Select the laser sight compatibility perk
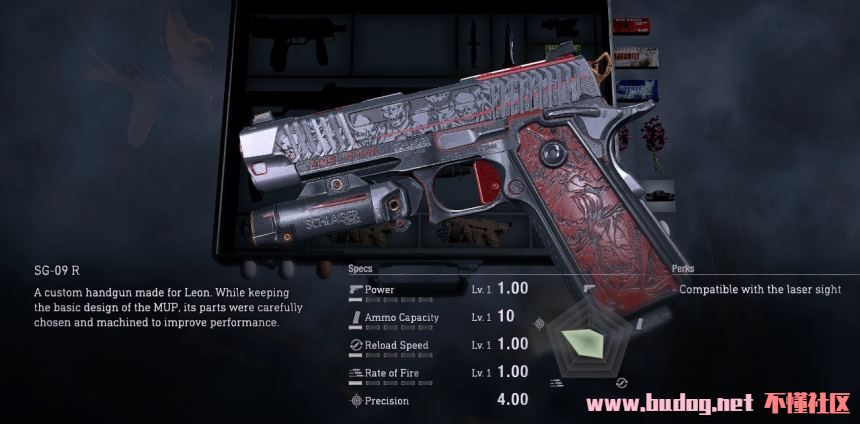 tap(760, 289)
